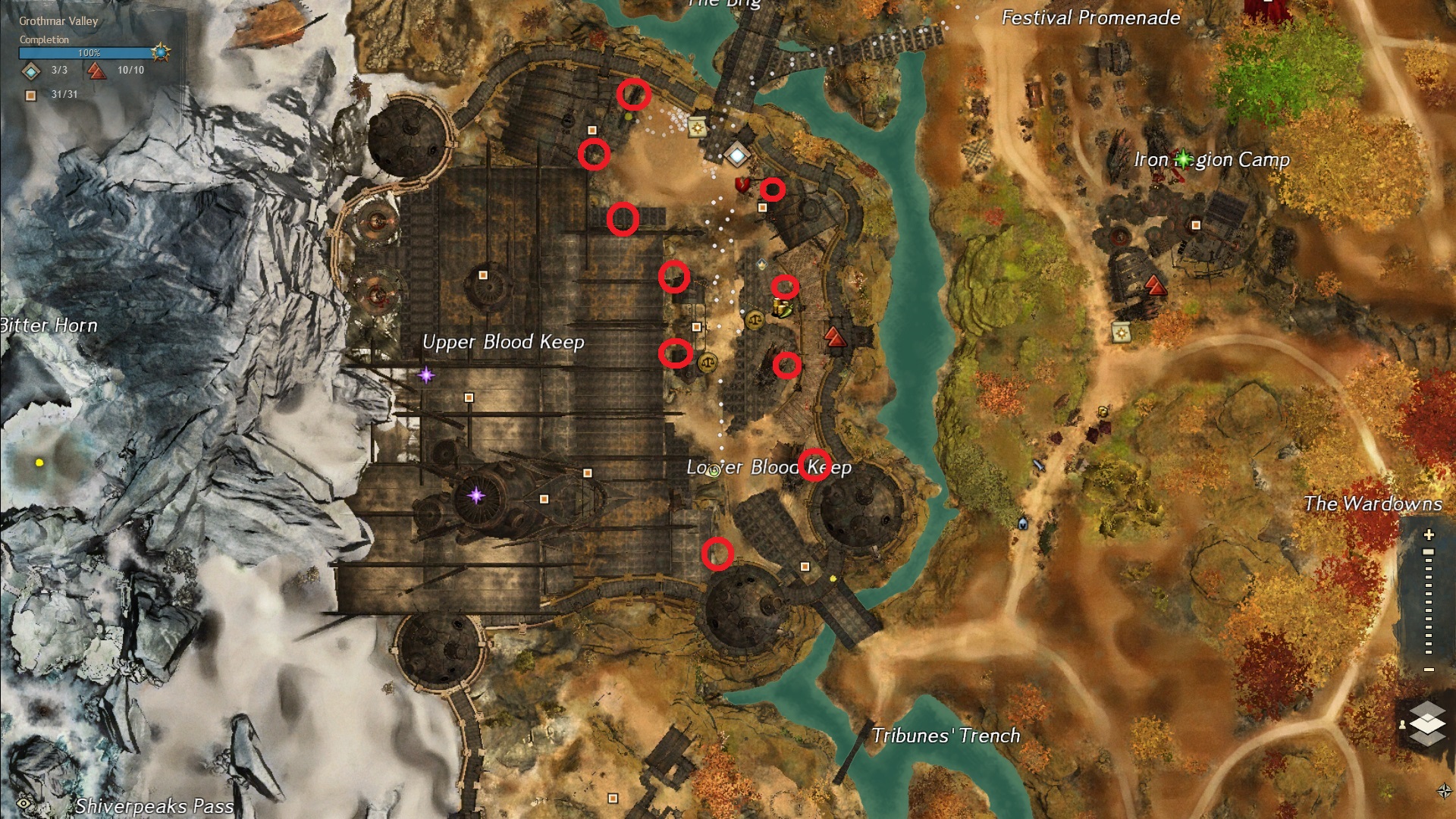The height and width of the screenshot is (819, 1456).
Task: Click the map zoom-in plus button
Action: tap(1429, 535)
